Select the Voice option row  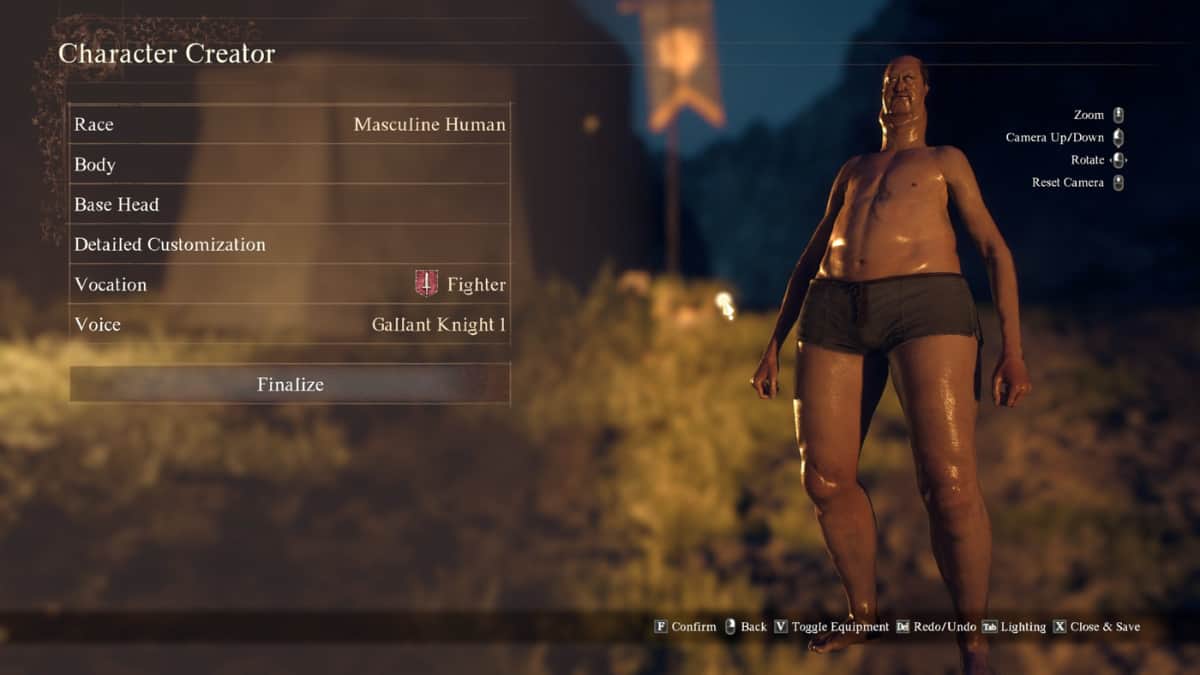click(290, 325)
